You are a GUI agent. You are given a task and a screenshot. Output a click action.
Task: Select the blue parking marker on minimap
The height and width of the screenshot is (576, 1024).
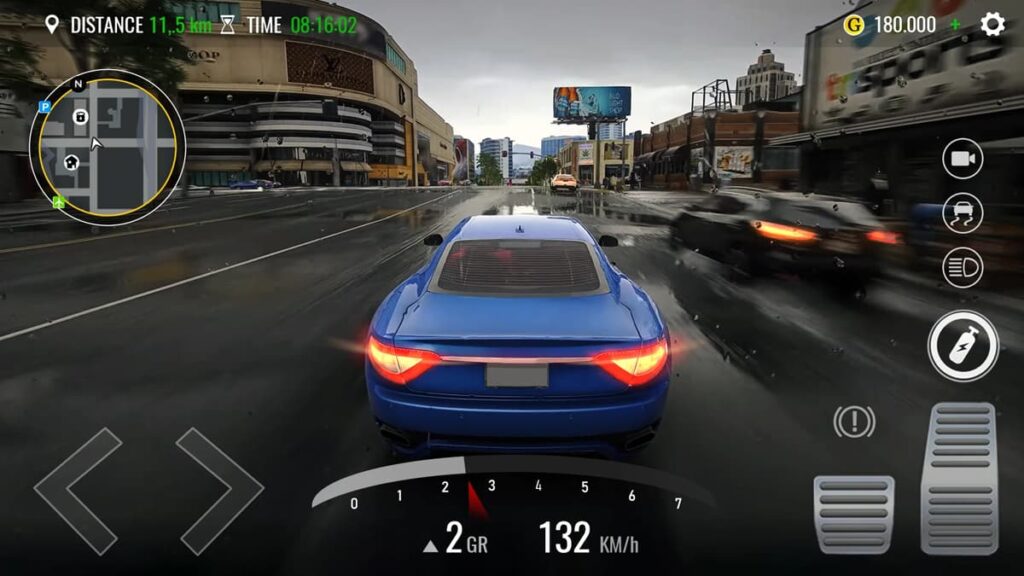click(x=44, y=107)
